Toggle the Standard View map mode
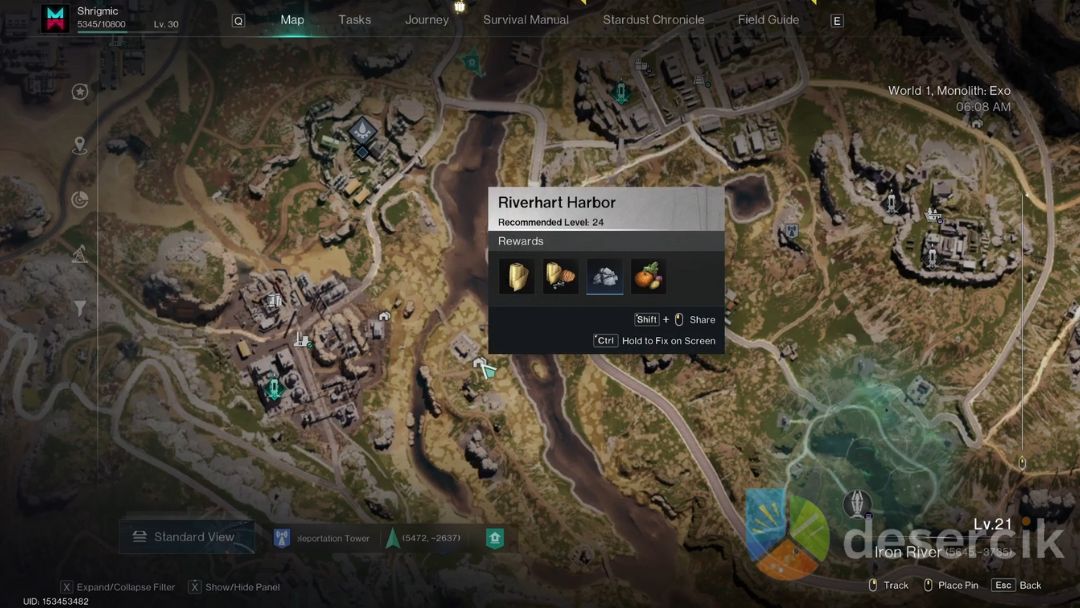Screen dimensions: 1080x608 click(183, 537)
